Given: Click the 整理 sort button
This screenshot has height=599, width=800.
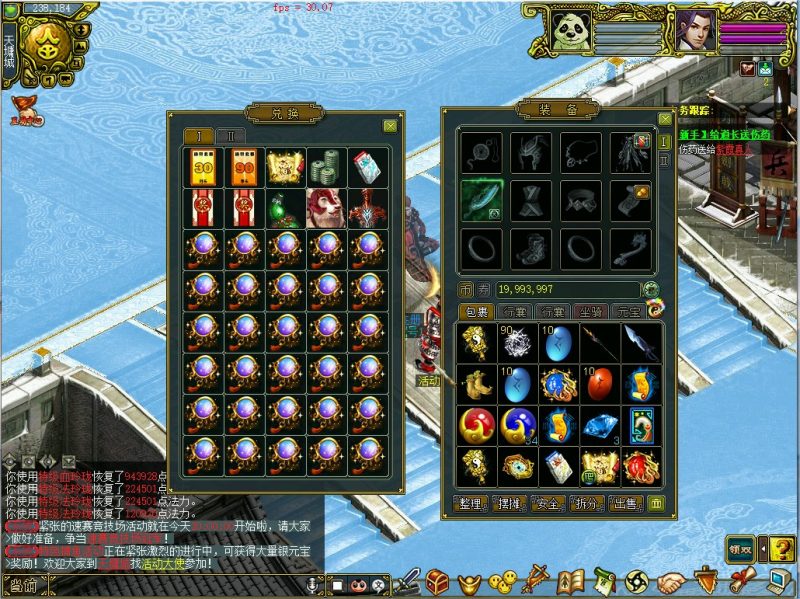Looking at the screenshot, I should 474,502.
